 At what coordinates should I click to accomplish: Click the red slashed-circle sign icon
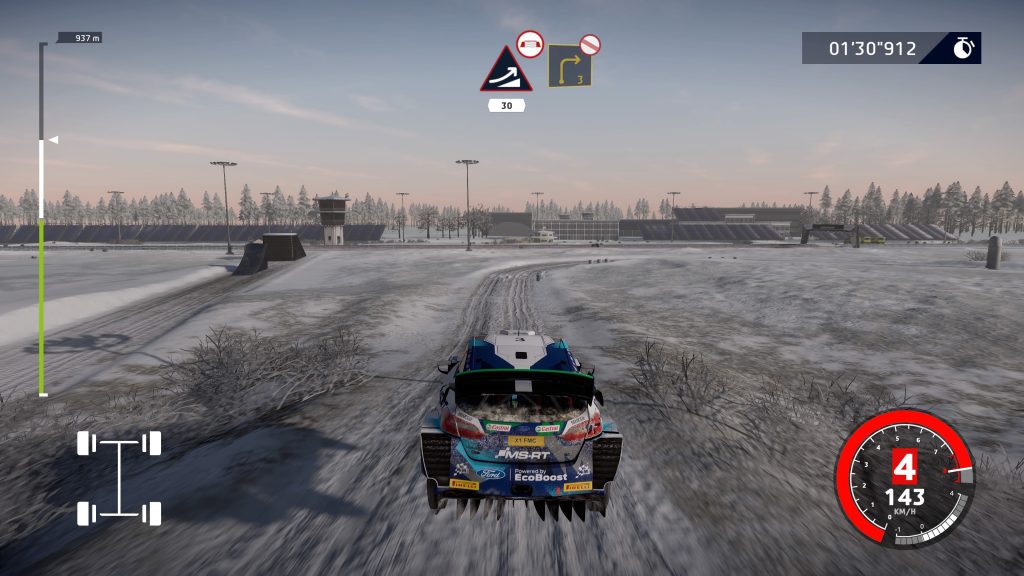click(591, 43)
